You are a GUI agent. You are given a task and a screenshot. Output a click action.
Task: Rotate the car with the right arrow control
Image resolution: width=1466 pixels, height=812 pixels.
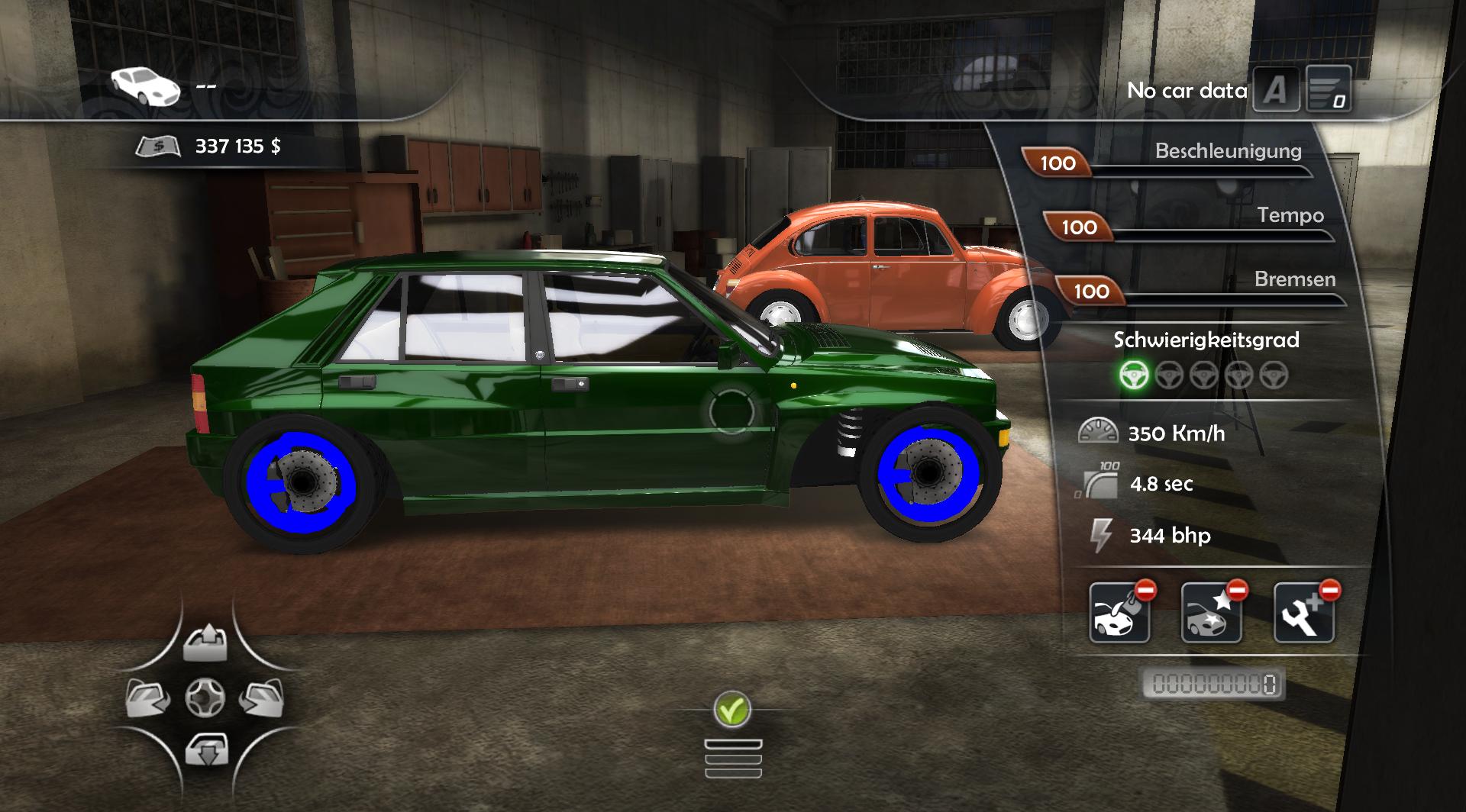pyautogui.click(x=262, y=698)
